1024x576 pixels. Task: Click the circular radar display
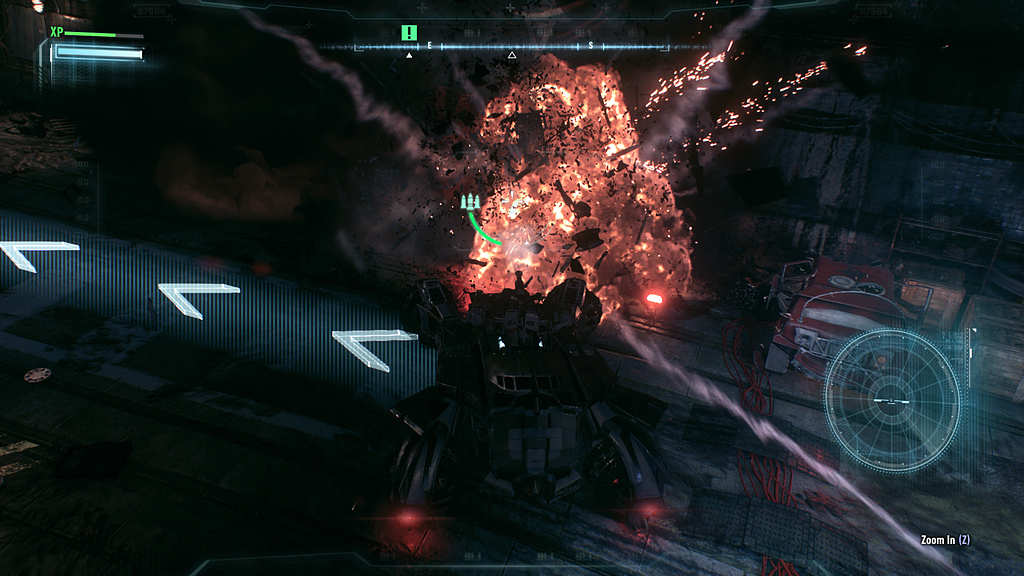(890, 400)
